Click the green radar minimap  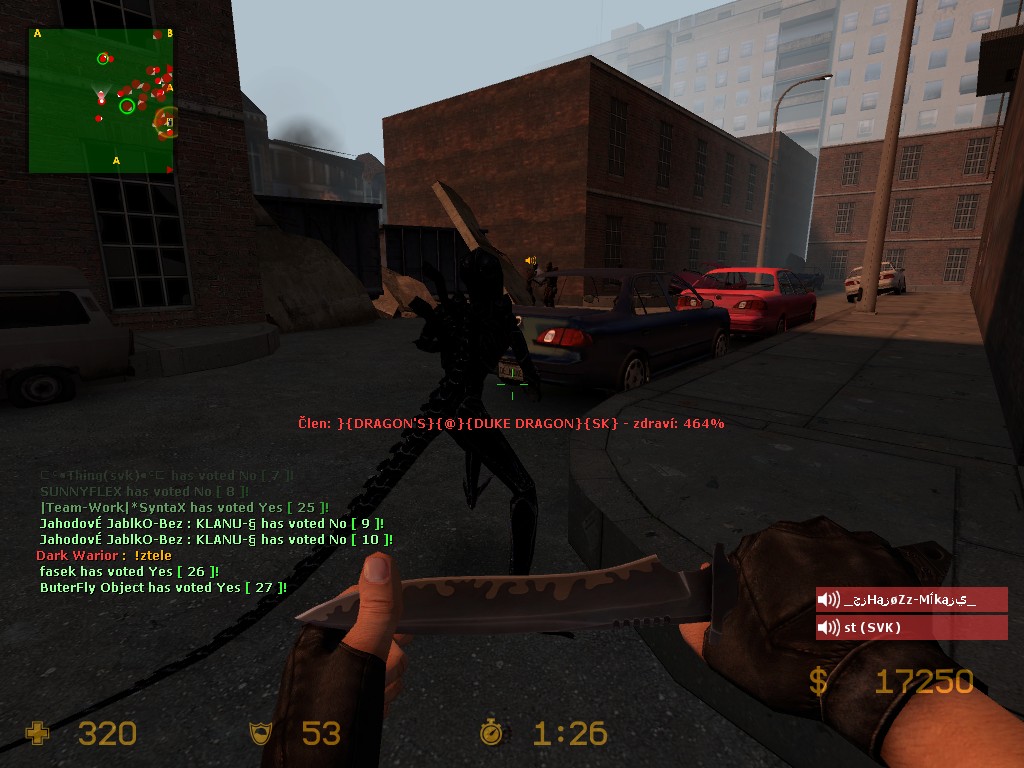pyautogui.click(x=101, y=100)
